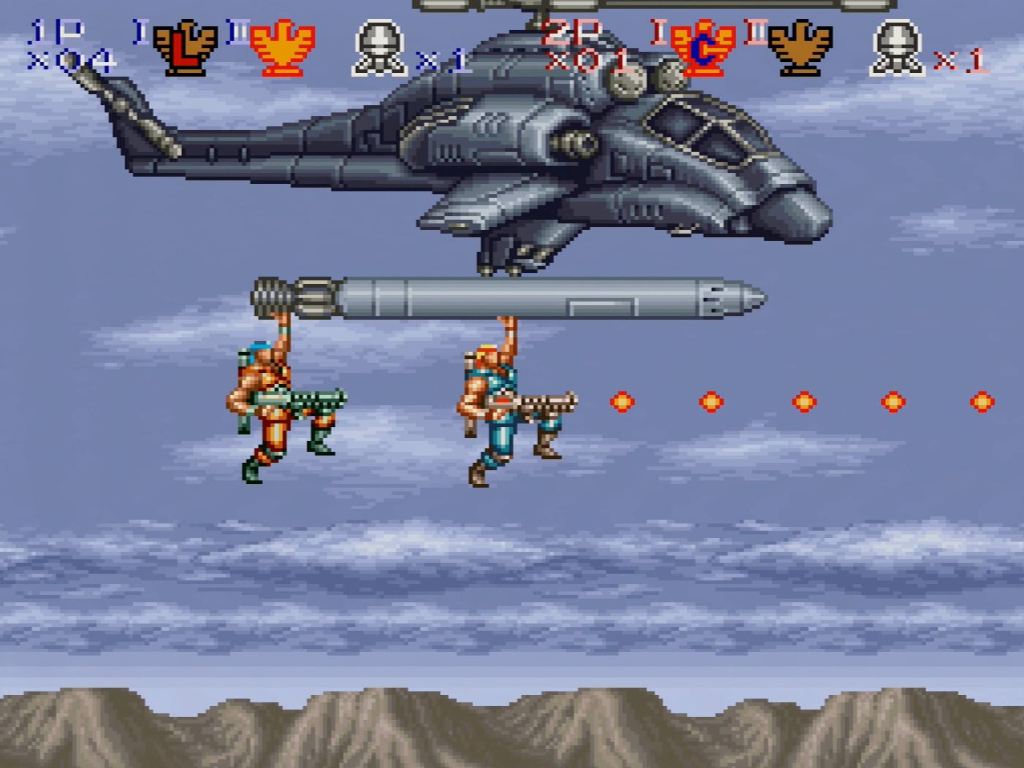Click player 1's smart bomb icon
Viewport: 1024px width, 768px height.
tap(379, 50)
